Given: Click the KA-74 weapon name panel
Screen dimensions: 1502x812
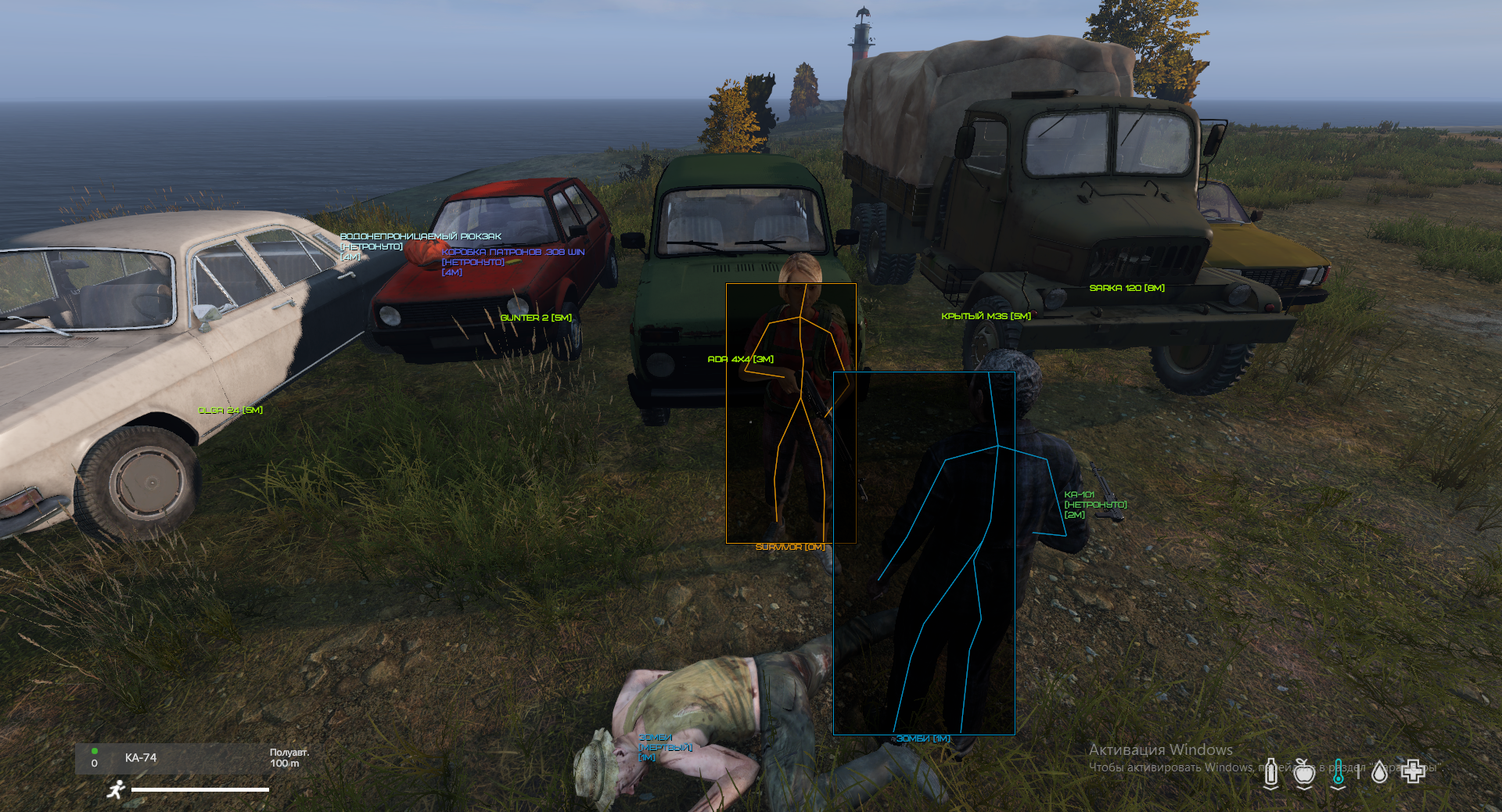Looking at the screenshot, I should pos(141,758).
